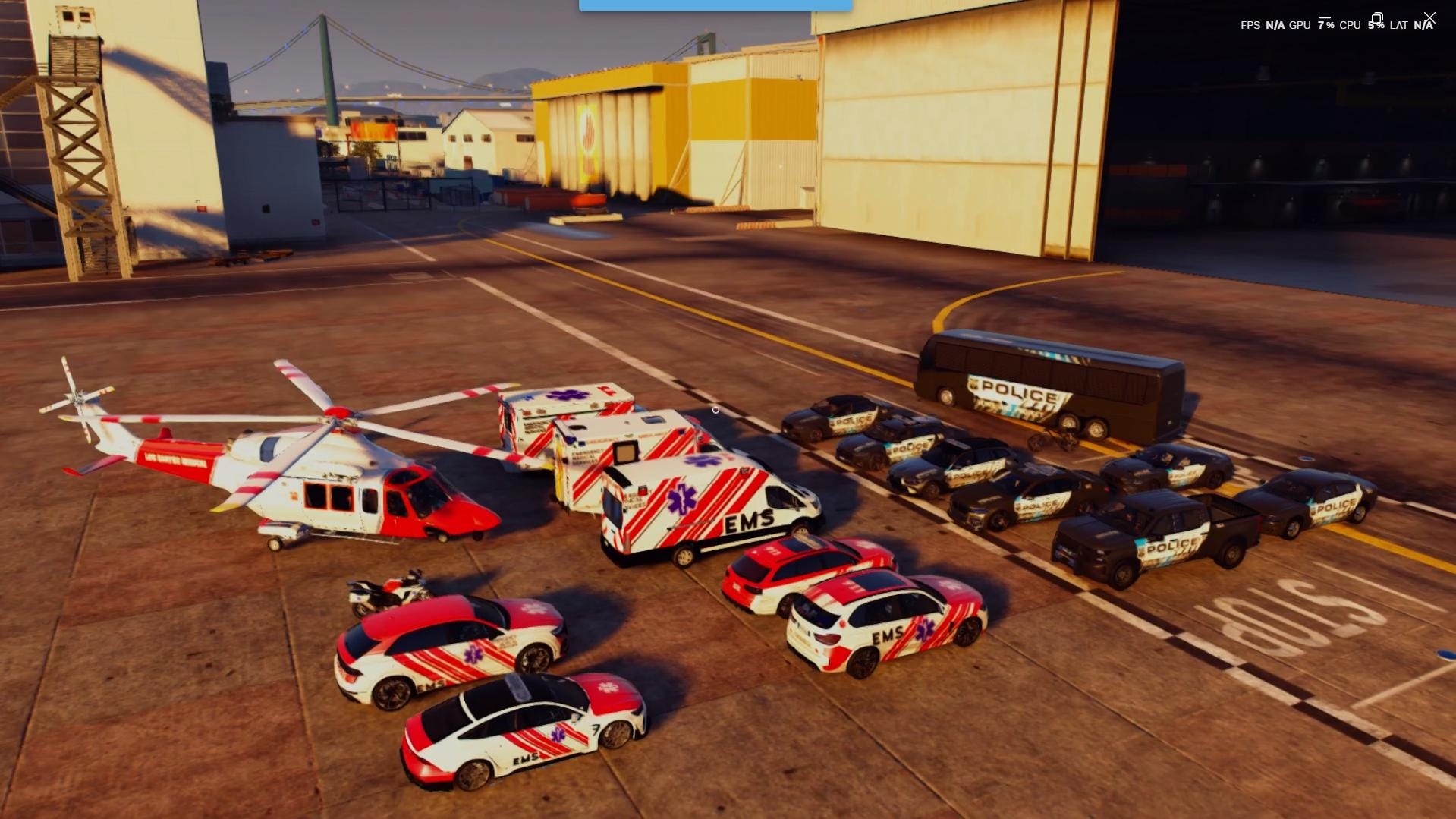The width and height of the screenshot is (1456, 819).
Task: Toggle the performance overlay via the X icon
Action: point(1429,18)
